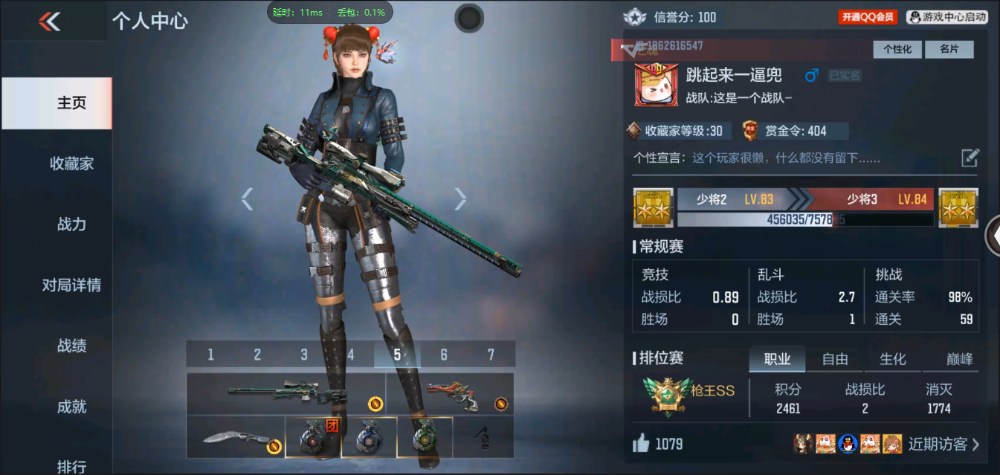The width and height of the screenshot is (1000, 475).
Task: Click the 开通QQ会员 membership button
Action: pos(868,17)
